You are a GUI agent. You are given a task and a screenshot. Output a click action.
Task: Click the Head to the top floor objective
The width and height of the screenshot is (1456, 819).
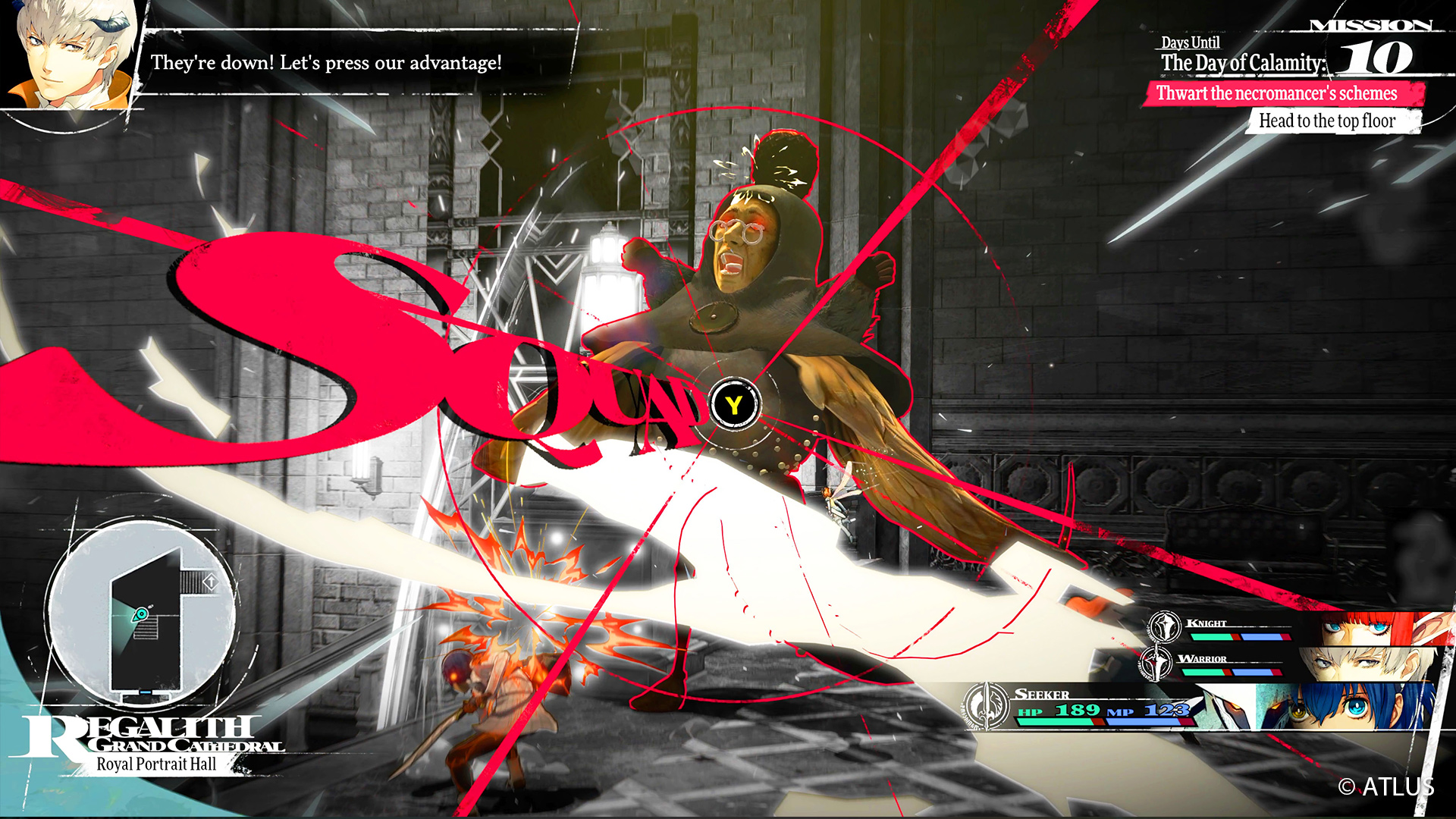1327,121
